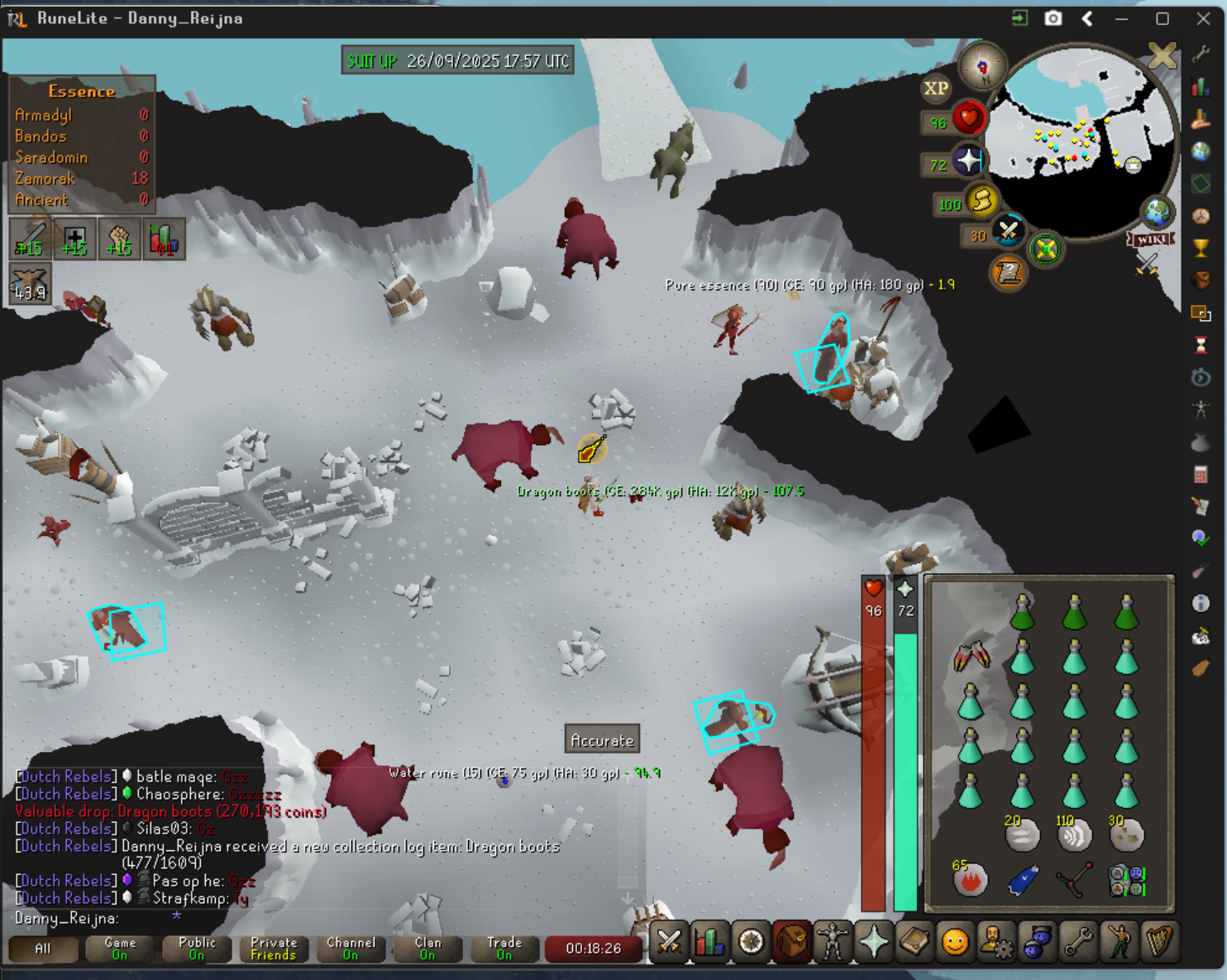
Task: Toggle run using the run energy orb
Action: (981, 200)
